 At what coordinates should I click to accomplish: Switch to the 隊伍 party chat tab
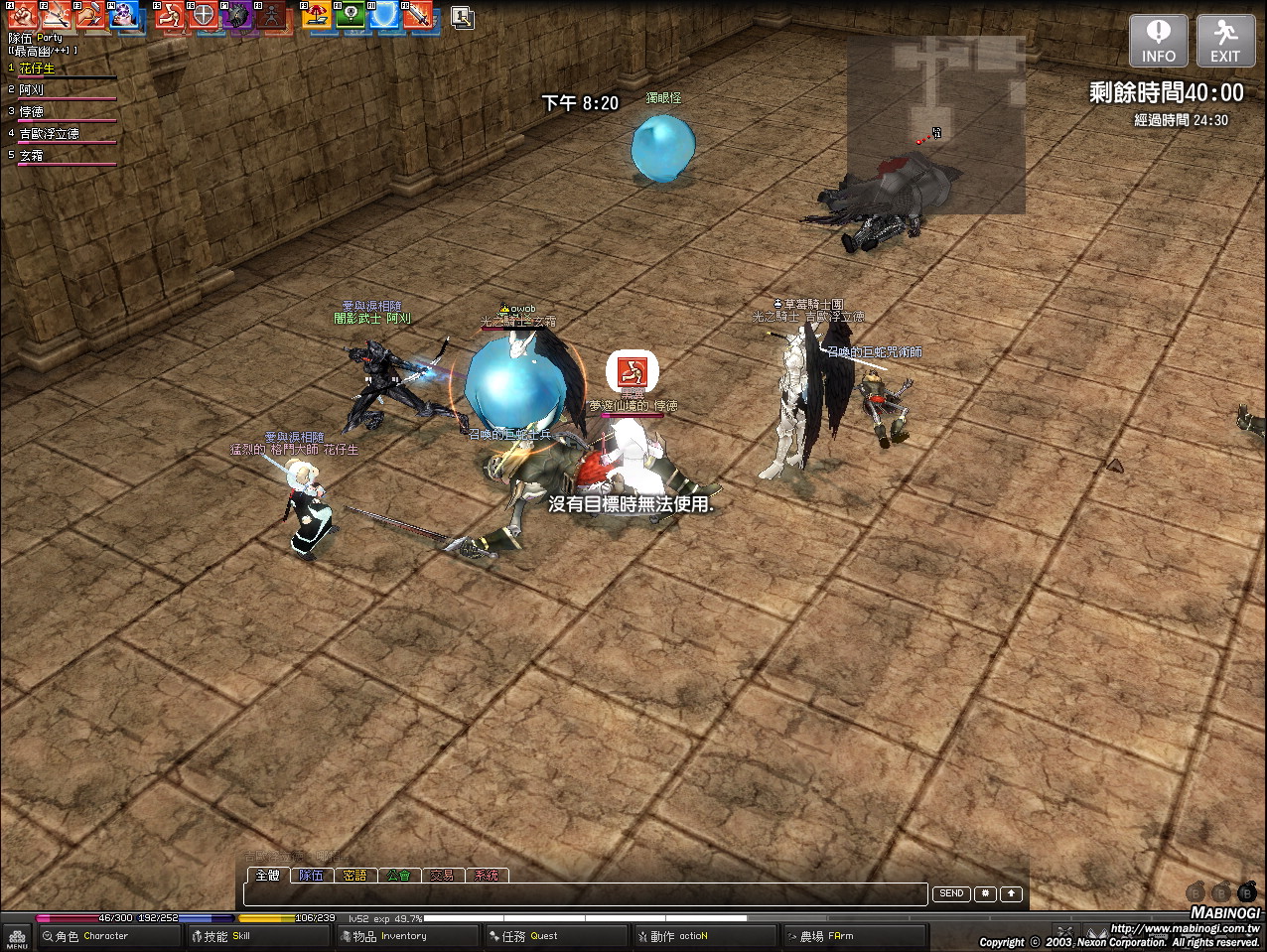312,876
